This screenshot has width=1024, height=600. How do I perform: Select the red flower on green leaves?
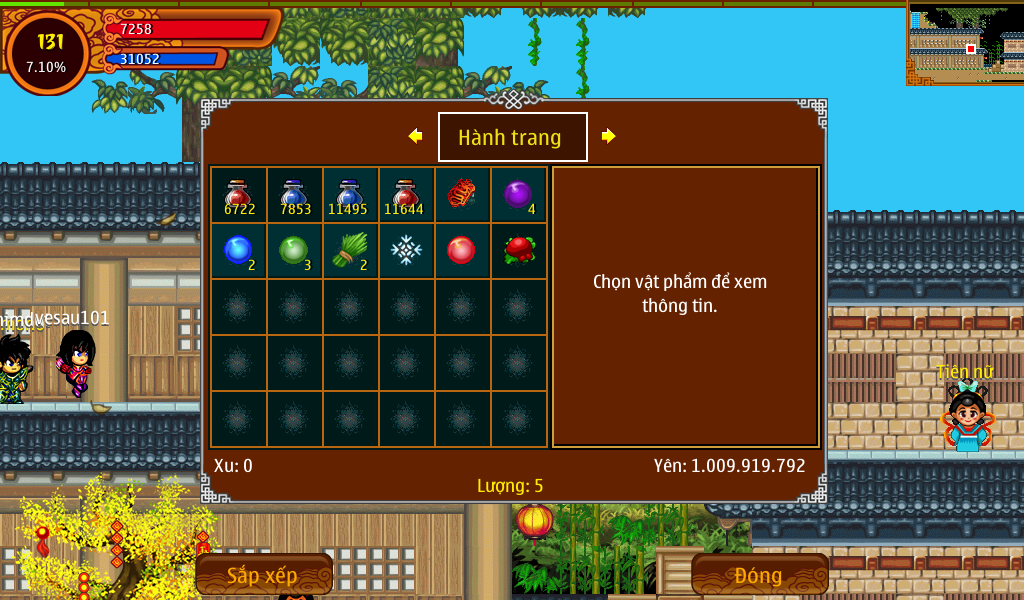tap(518, 251)
